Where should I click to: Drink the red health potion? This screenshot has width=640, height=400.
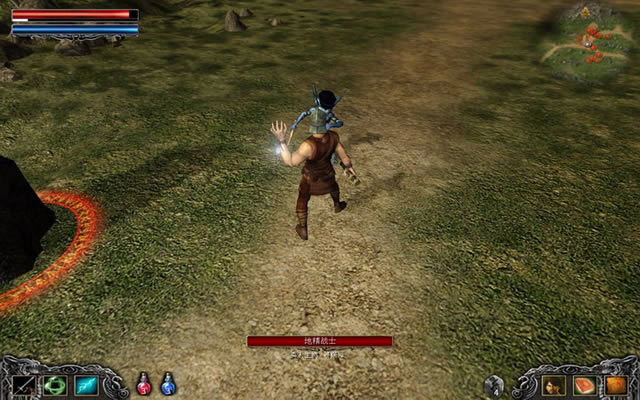pyautogui.click(x=144, y=384)
